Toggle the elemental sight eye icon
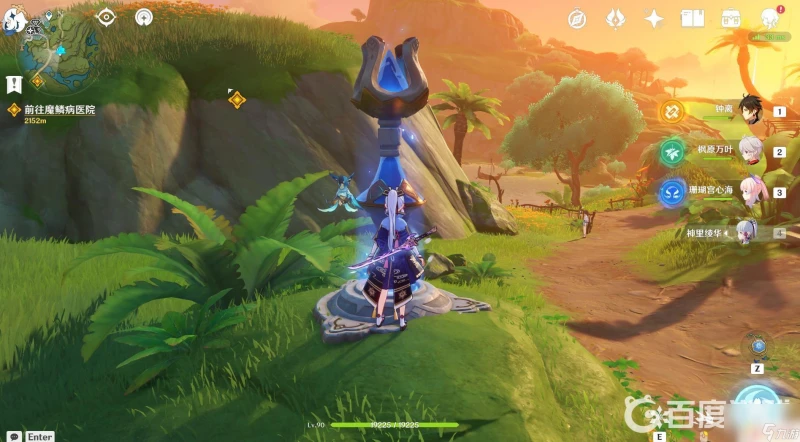Image resolution: width=800 pixels, height=442 pixels. click(x=105, y=16)
